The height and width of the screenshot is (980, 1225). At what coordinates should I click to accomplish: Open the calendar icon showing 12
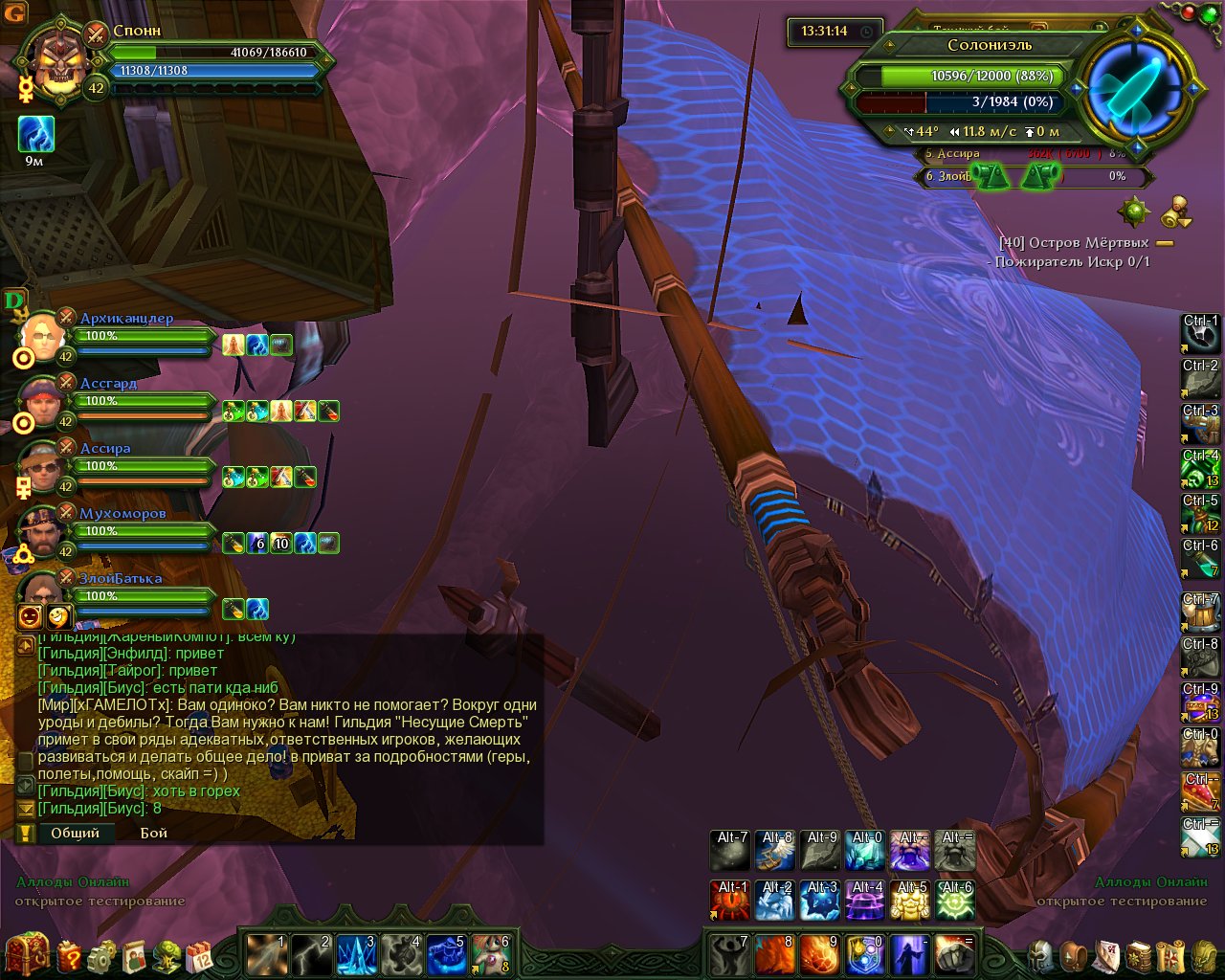click(x=199, y=955)
